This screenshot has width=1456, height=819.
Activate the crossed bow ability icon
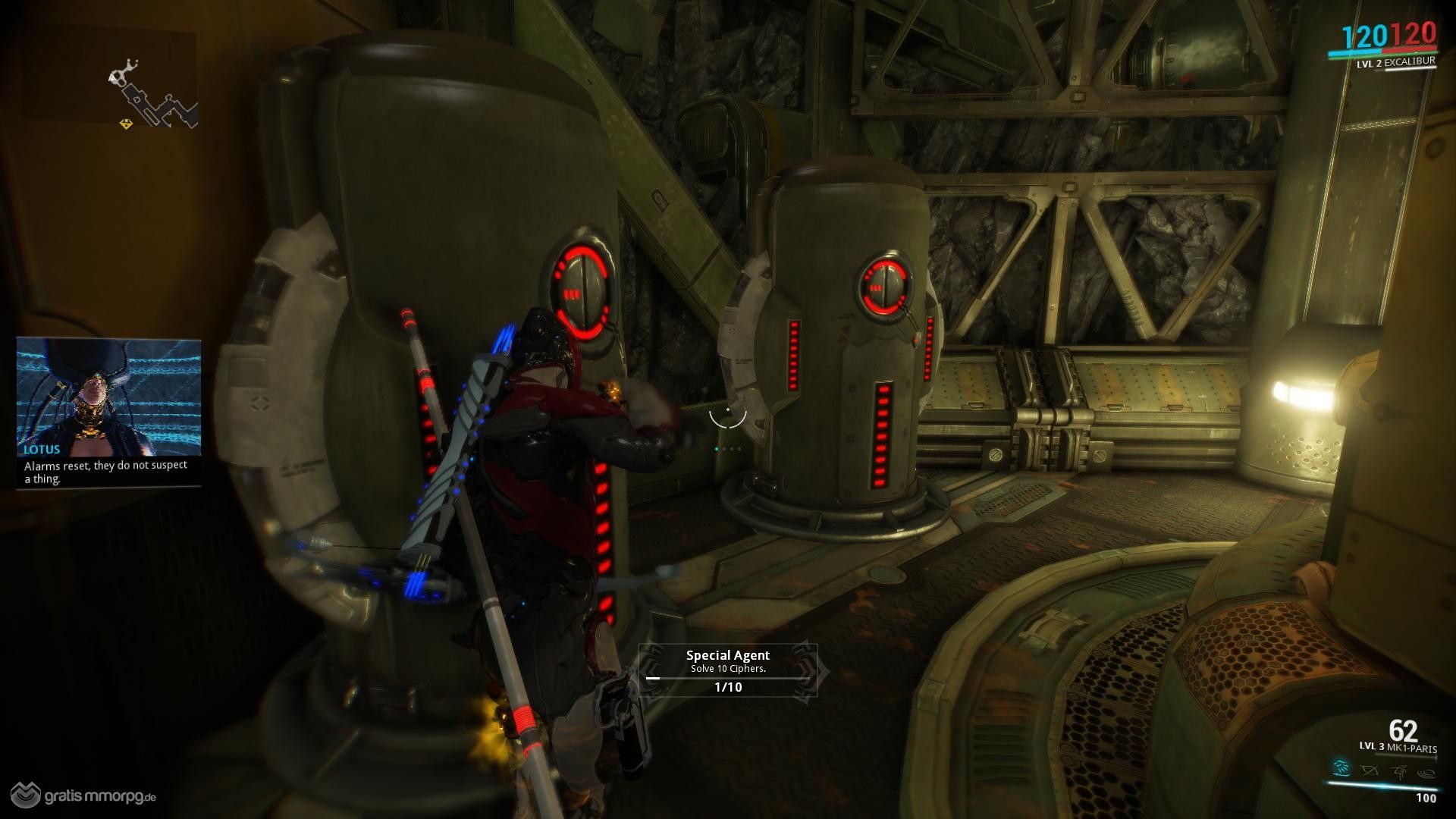(1370, 771)
